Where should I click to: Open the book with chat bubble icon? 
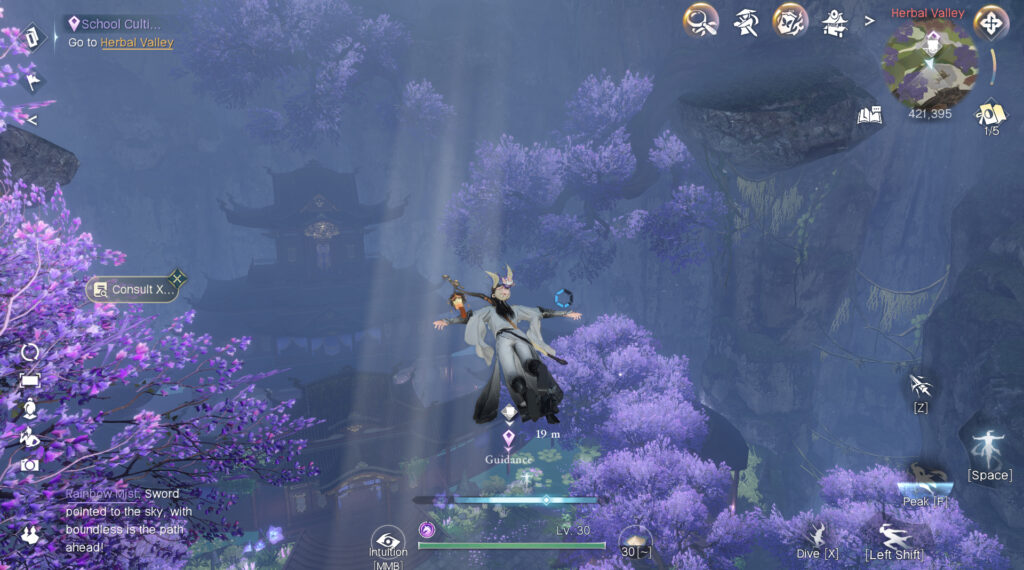click(x=870, y=115)
